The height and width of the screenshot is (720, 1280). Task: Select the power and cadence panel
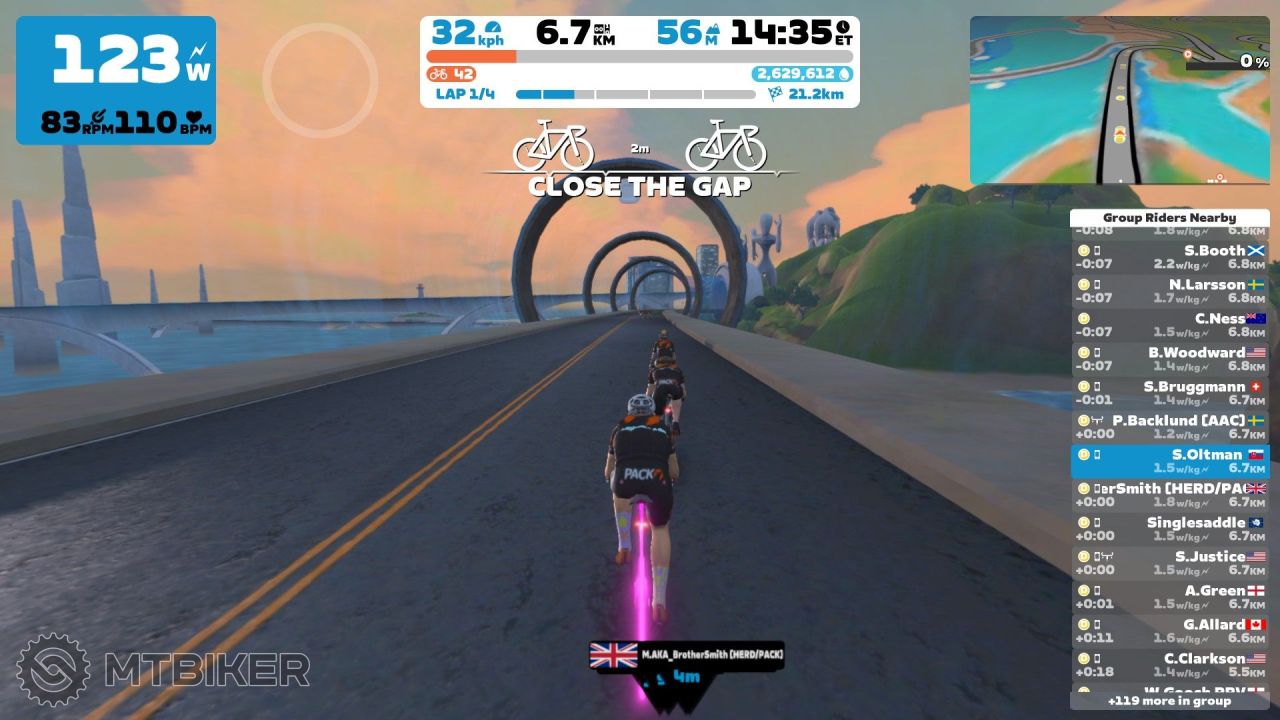click(116, 80)
